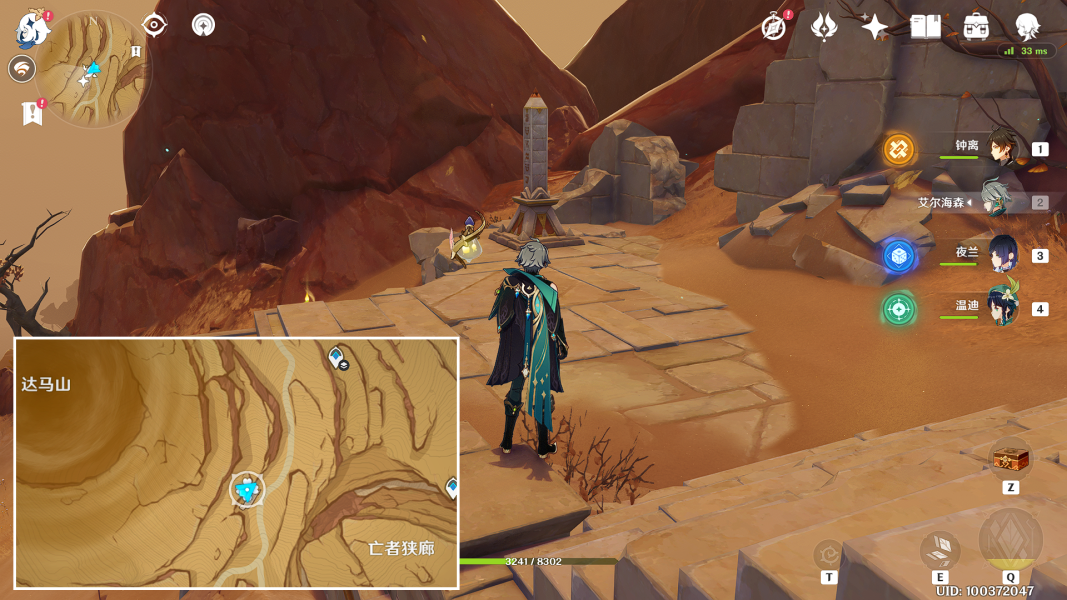Activate the elemental skill with mirror shards
The image size is (1067, 600).
pos(940,548)
